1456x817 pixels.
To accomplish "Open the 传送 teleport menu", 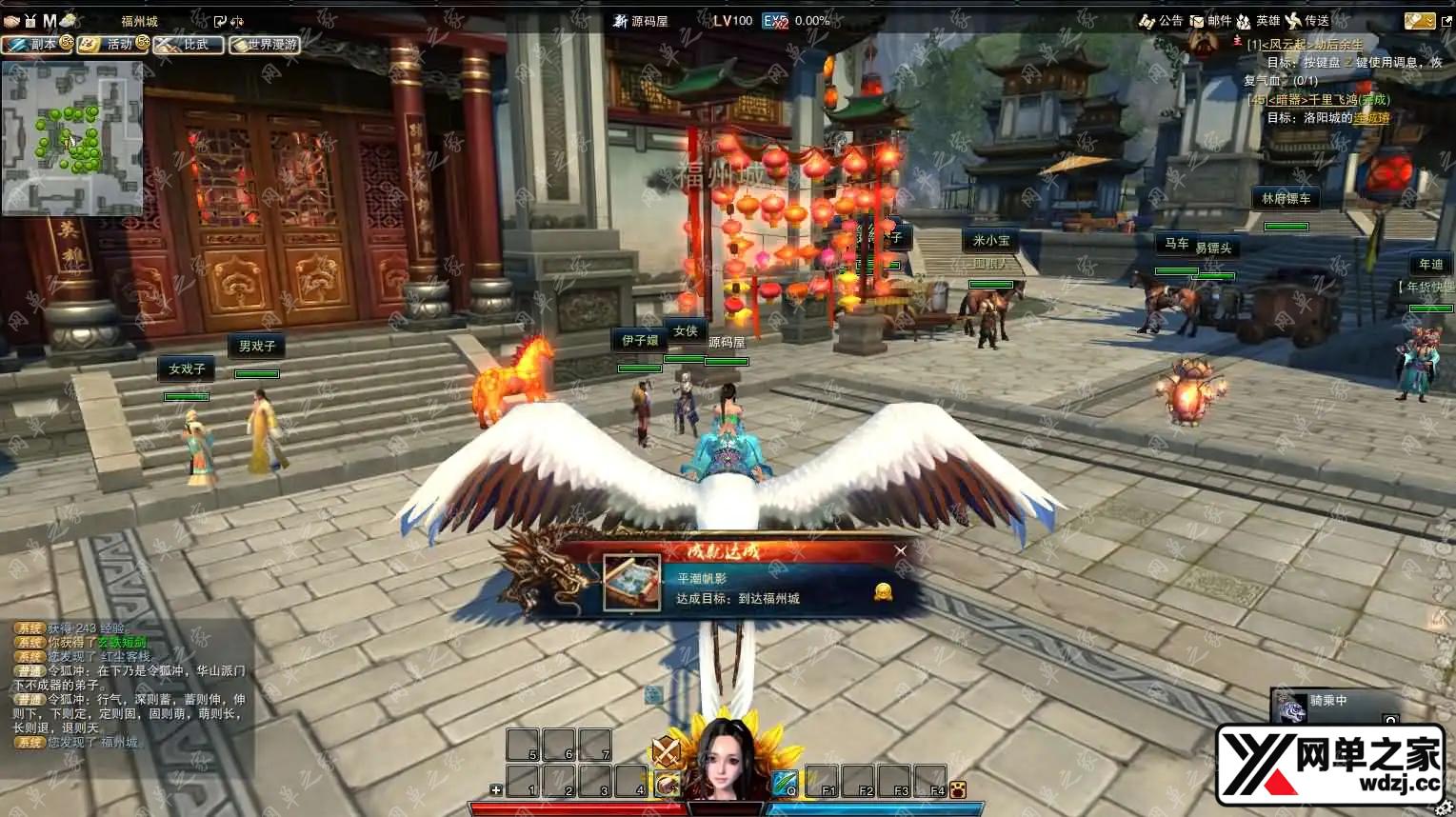I will (x=1306, y=21).
